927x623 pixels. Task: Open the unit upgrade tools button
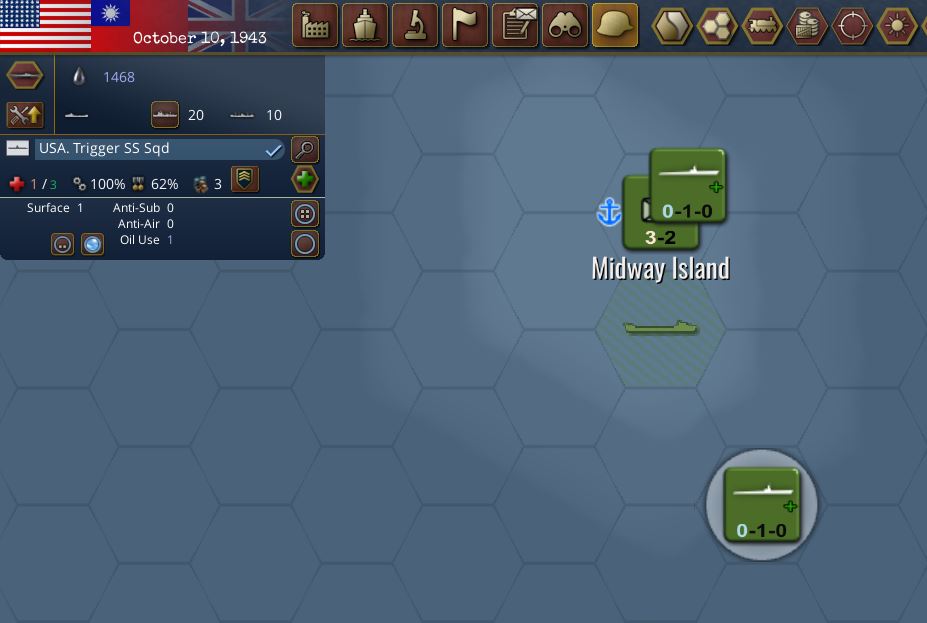[x=25, y=115]
